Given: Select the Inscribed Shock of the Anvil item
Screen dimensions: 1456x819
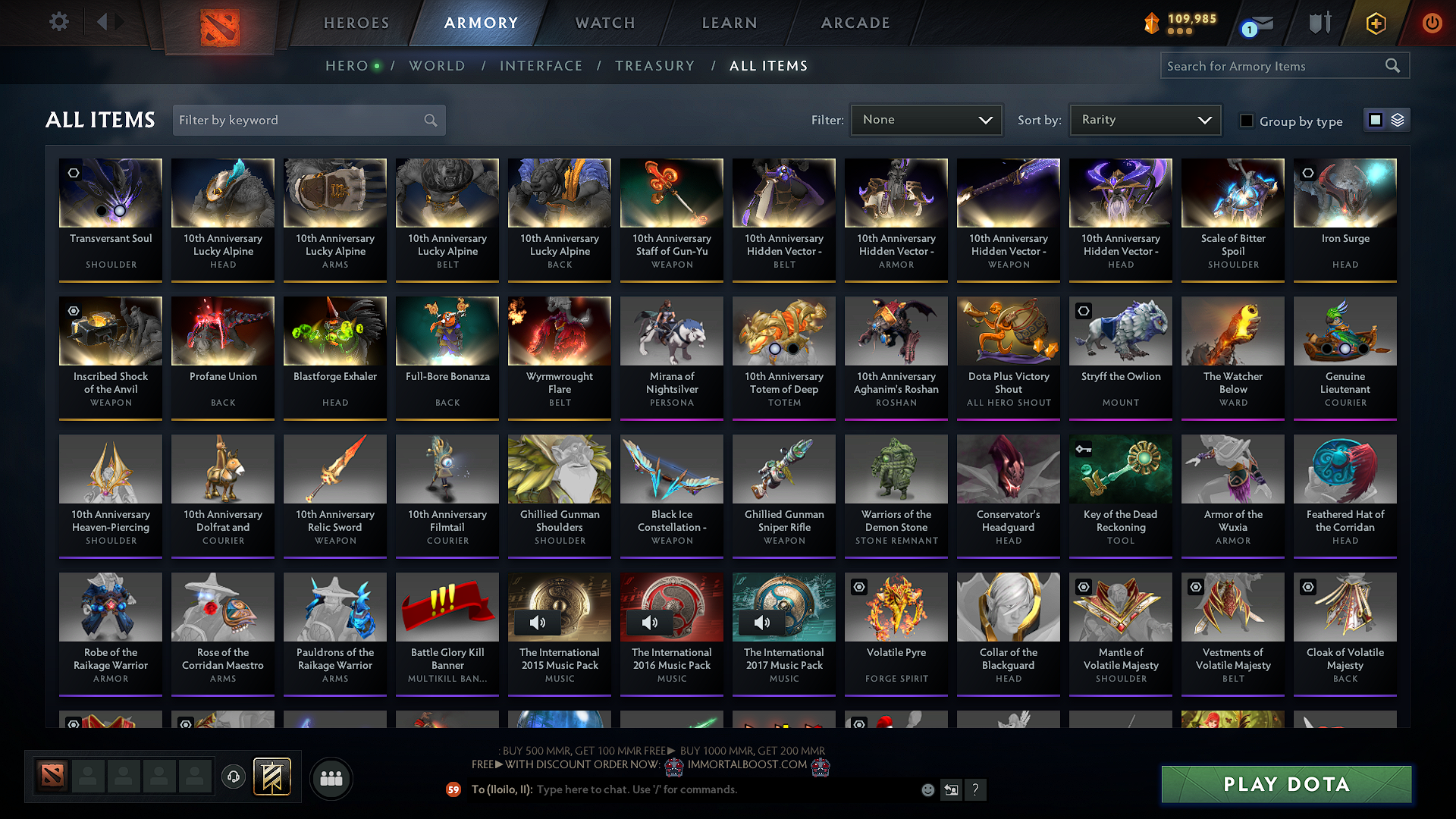Looking at the screenshot, I should click(x=110, y=357).
